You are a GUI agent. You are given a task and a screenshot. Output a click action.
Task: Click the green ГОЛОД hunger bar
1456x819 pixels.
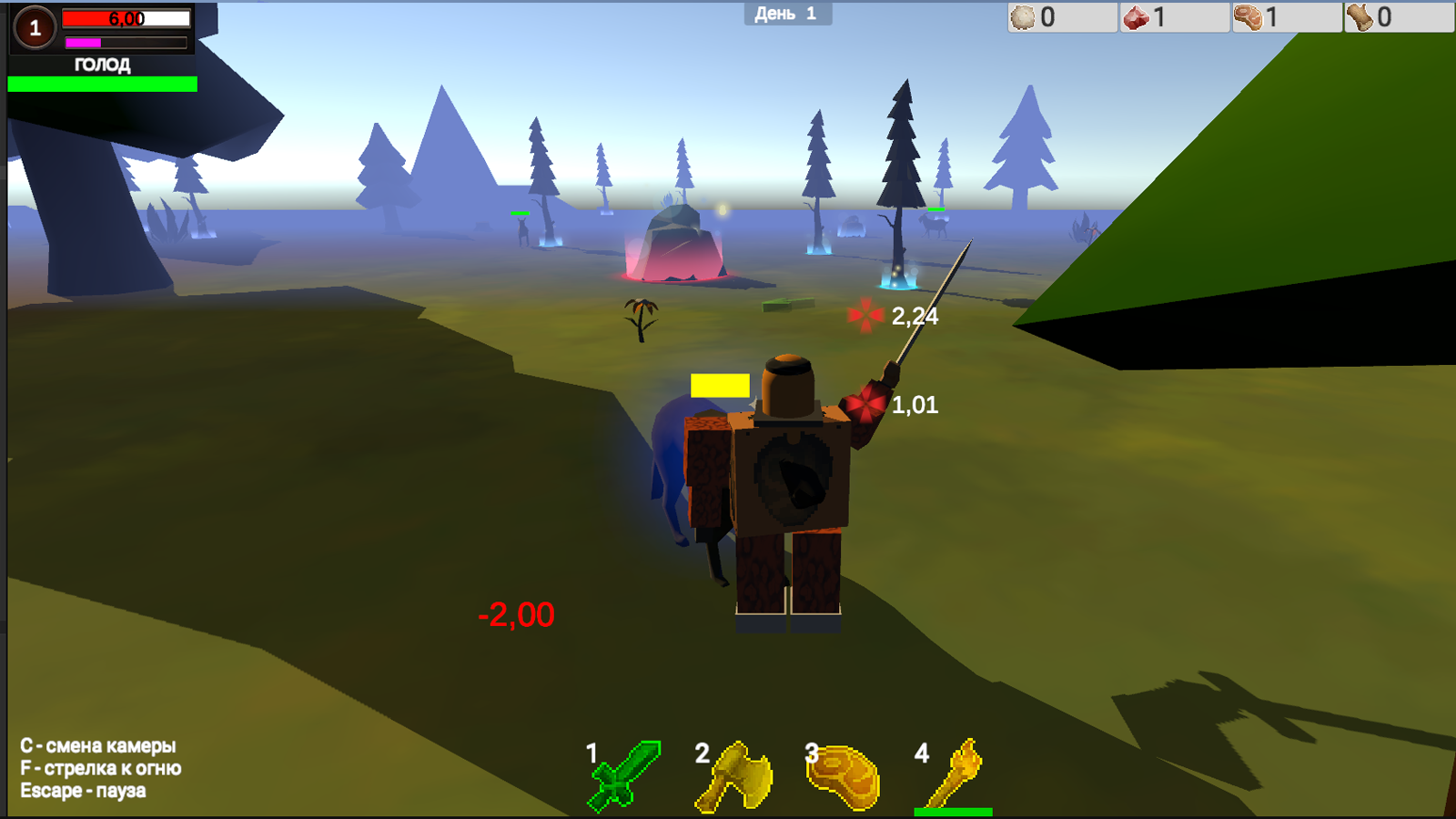tap(102, 85)
